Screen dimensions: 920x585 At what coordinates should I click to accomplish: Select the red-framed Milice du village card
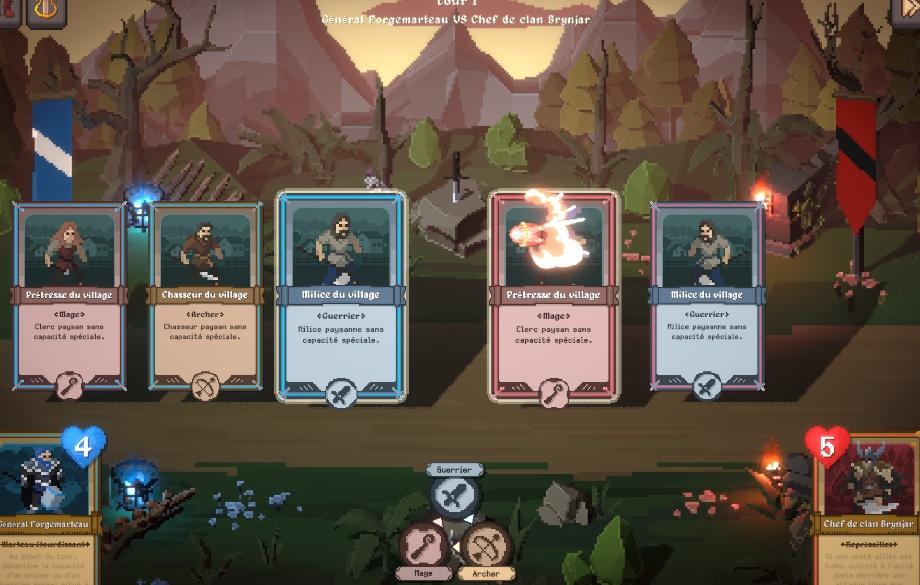click(x=707, y=295)
